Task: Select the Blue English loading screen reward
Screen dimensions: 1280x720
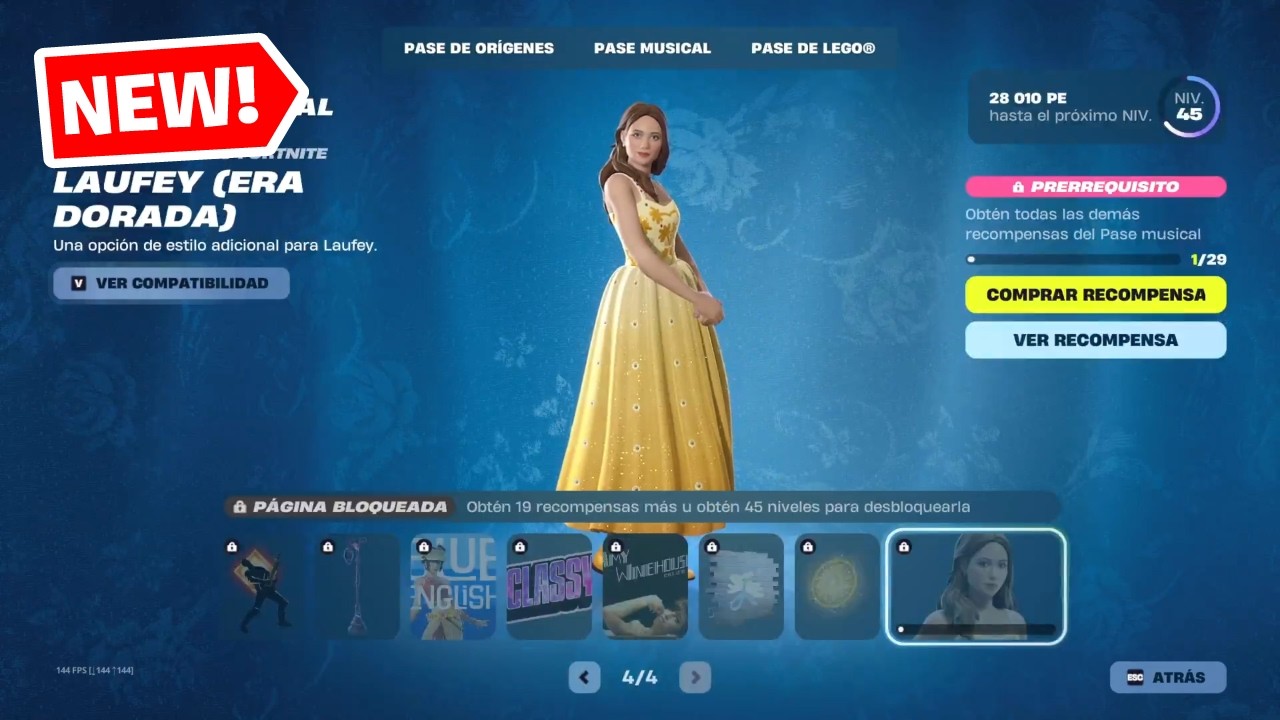Action: (453, 587)
